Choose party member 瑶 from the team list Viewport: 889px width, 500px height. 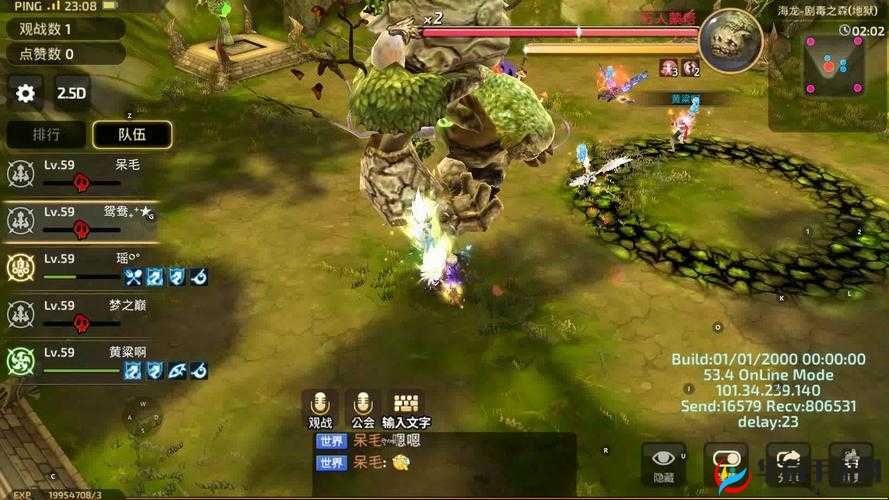click(x=80, y=267)
